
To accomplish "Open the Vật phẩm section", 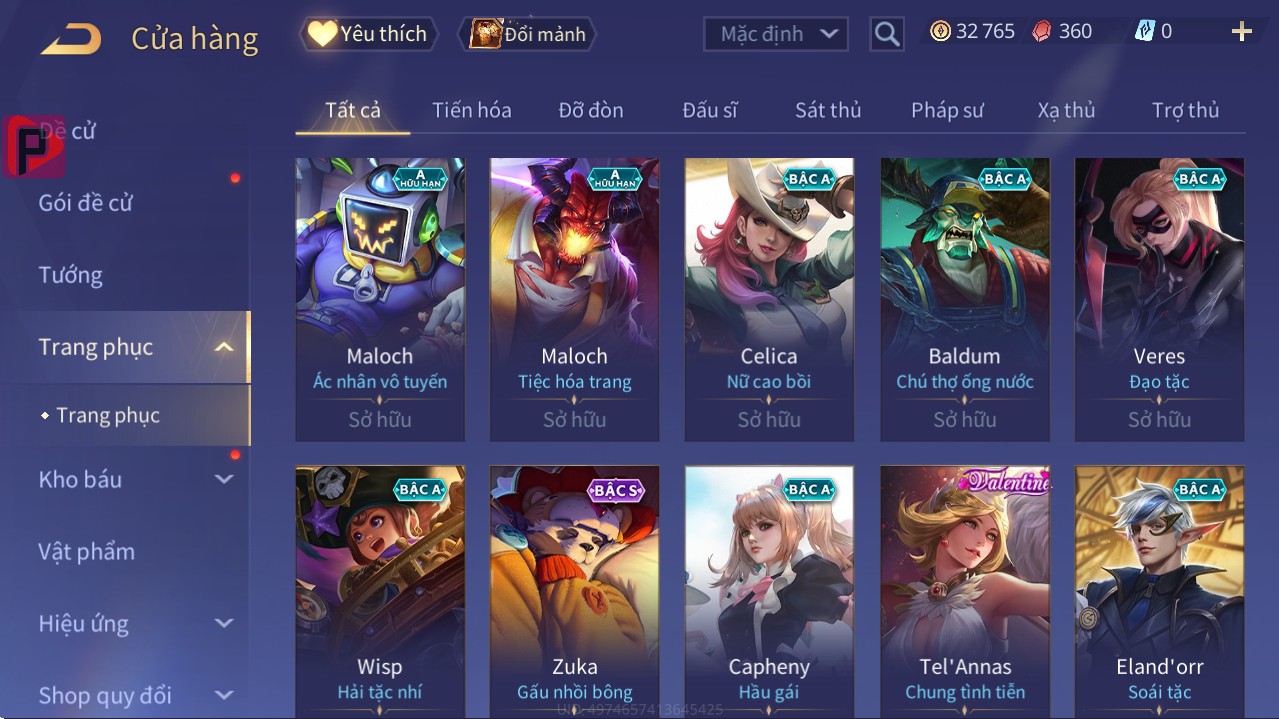I will [x=87, y=551].
